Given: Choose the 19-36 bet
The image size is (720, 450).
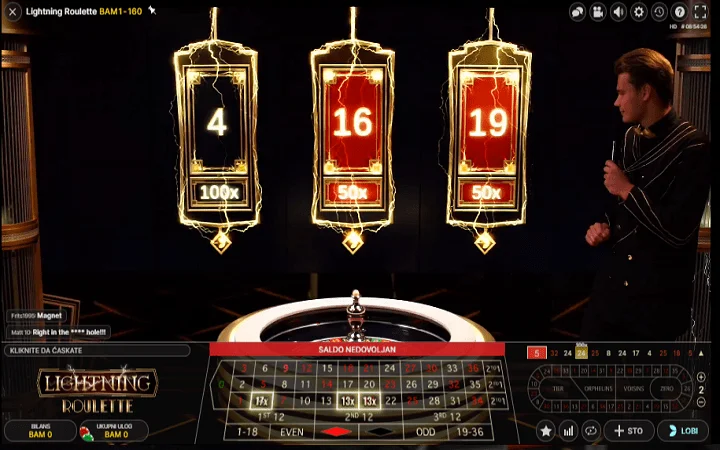Looking at the screenshot, I should tap(471, 431).
